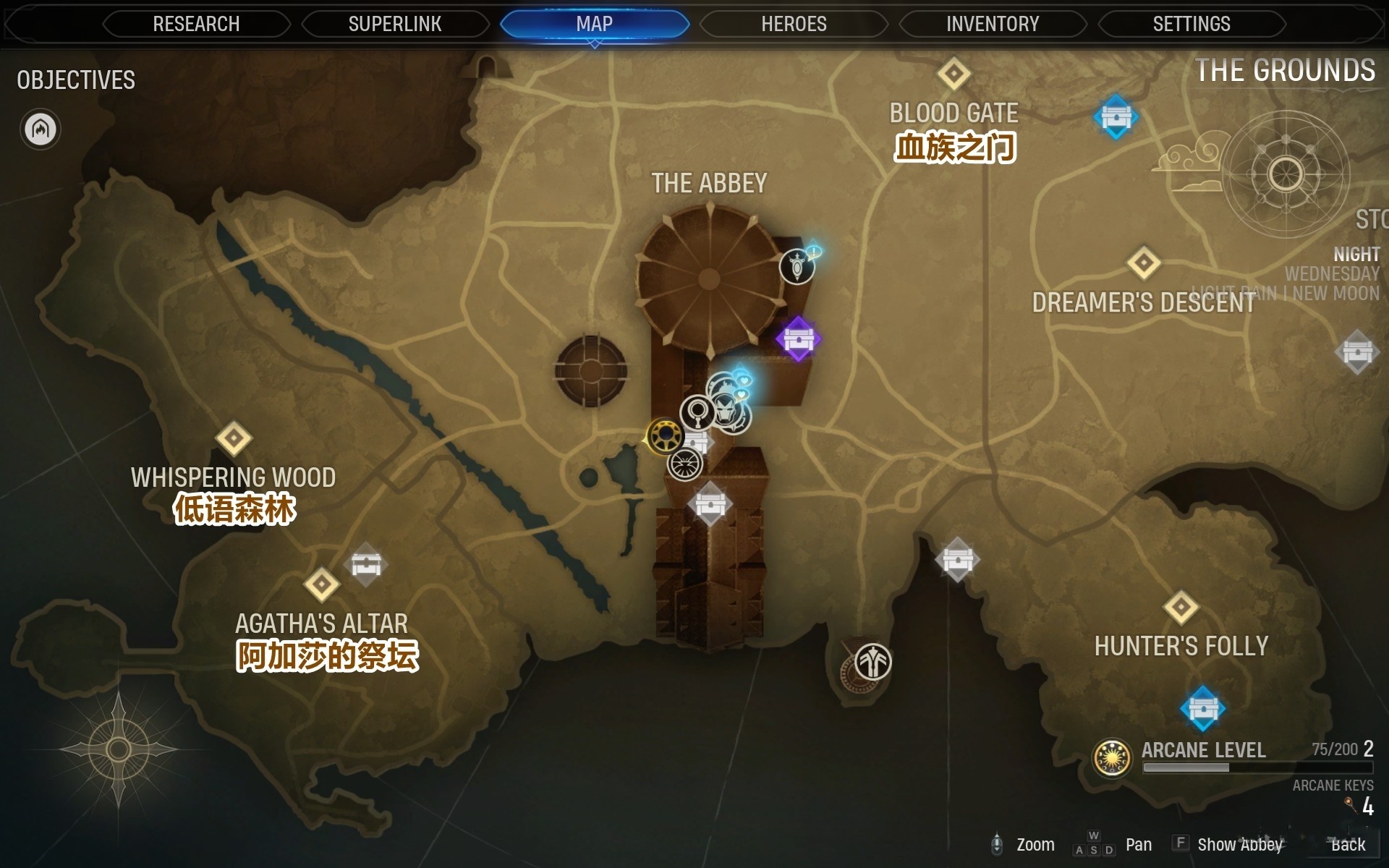
Task: Click the blue chest below Hunter's Folly
Action: [x=1202, y=709]
